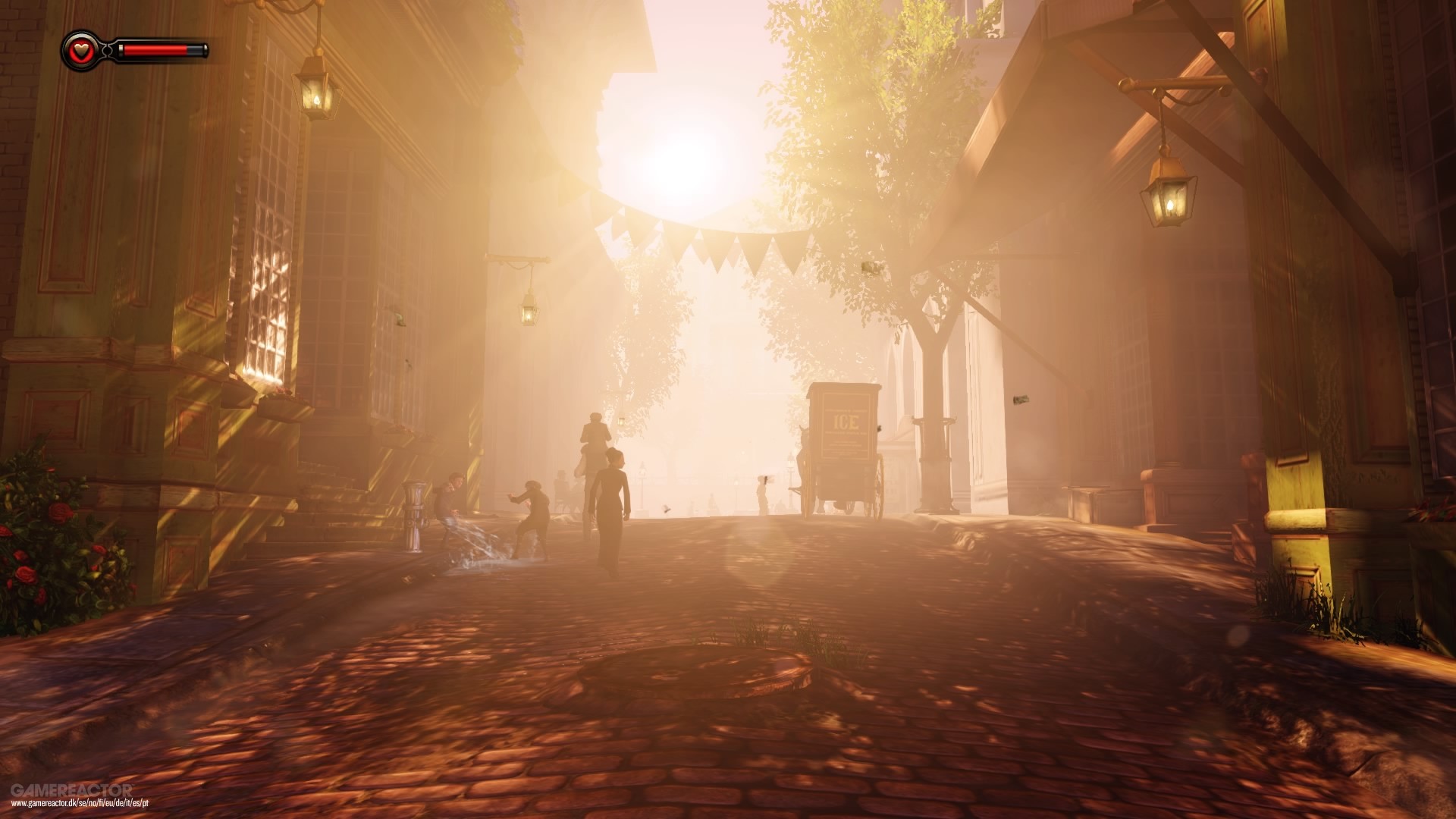
Task: Open the www.gamereactor.dk link text
Action: point(80,803)
